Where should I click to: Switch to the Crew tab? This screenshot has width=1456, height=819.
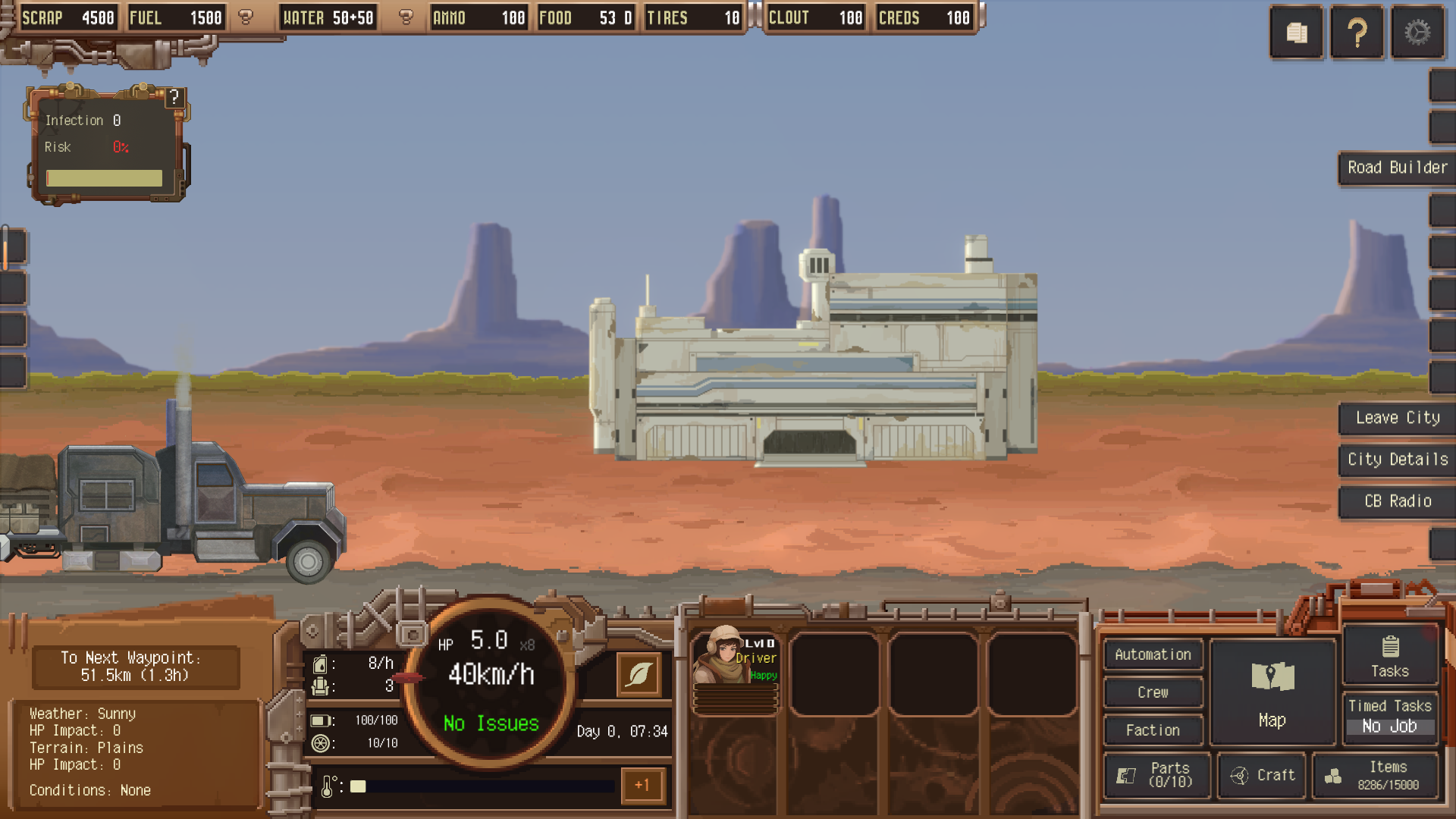point(1153,692)
